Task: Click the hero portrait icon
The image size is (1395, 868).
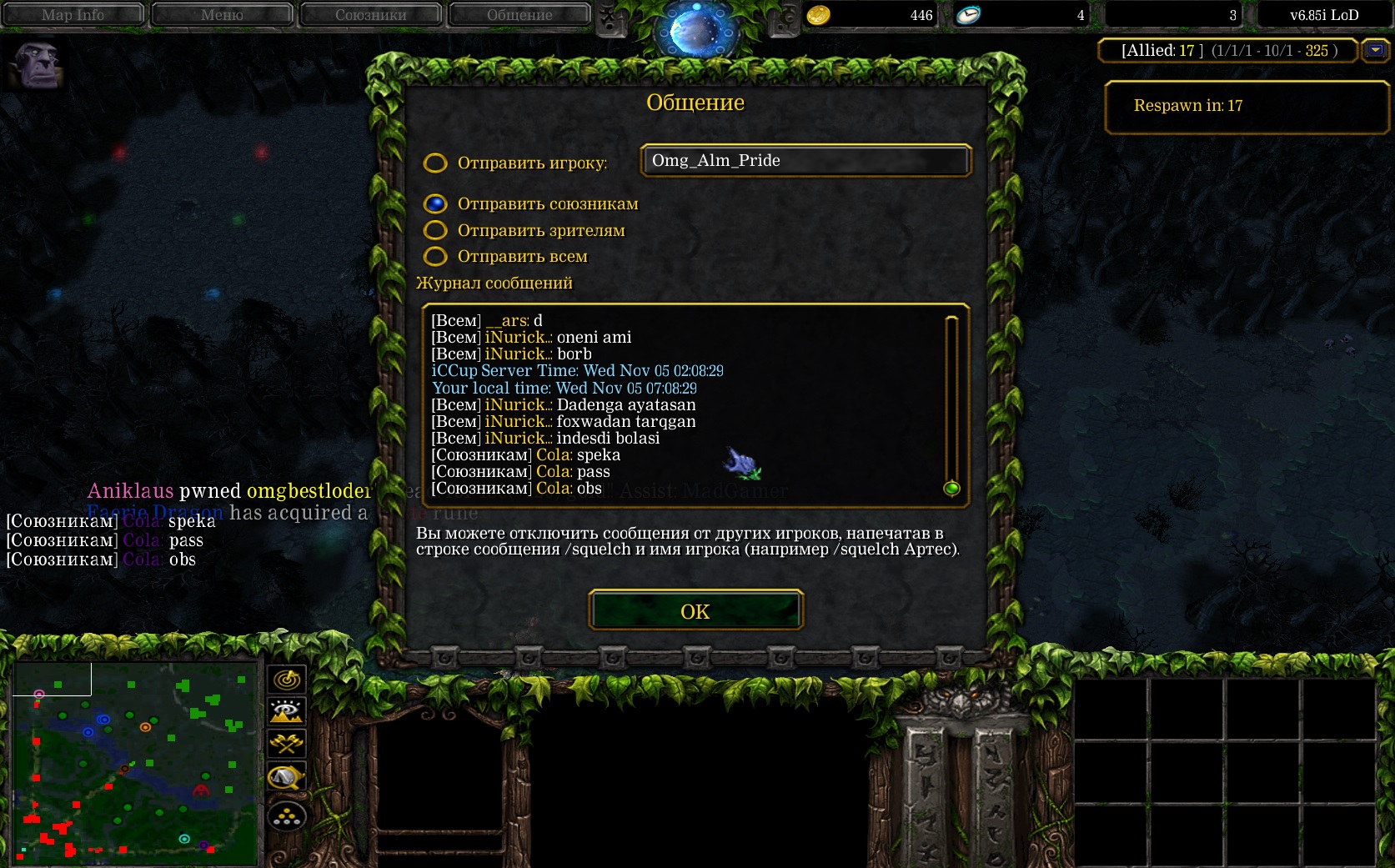Action: point(37,65)
